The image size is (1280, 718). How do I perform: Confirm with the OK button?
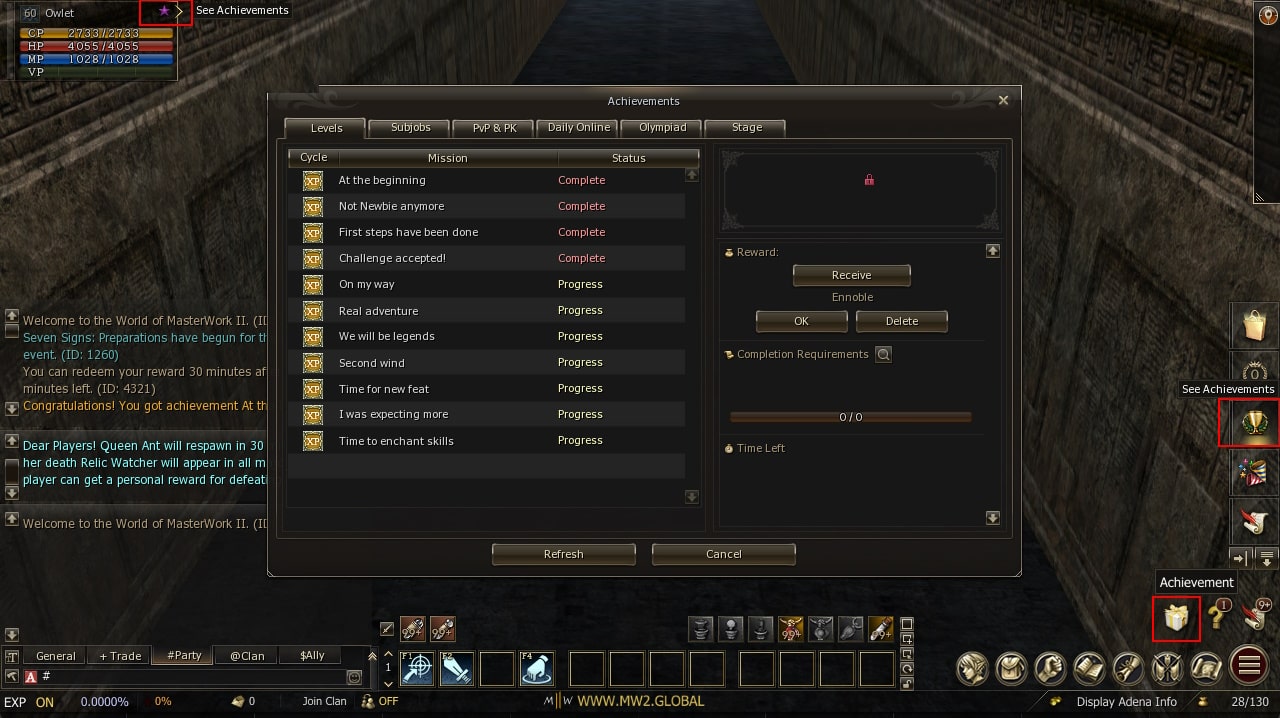[801, 321]
